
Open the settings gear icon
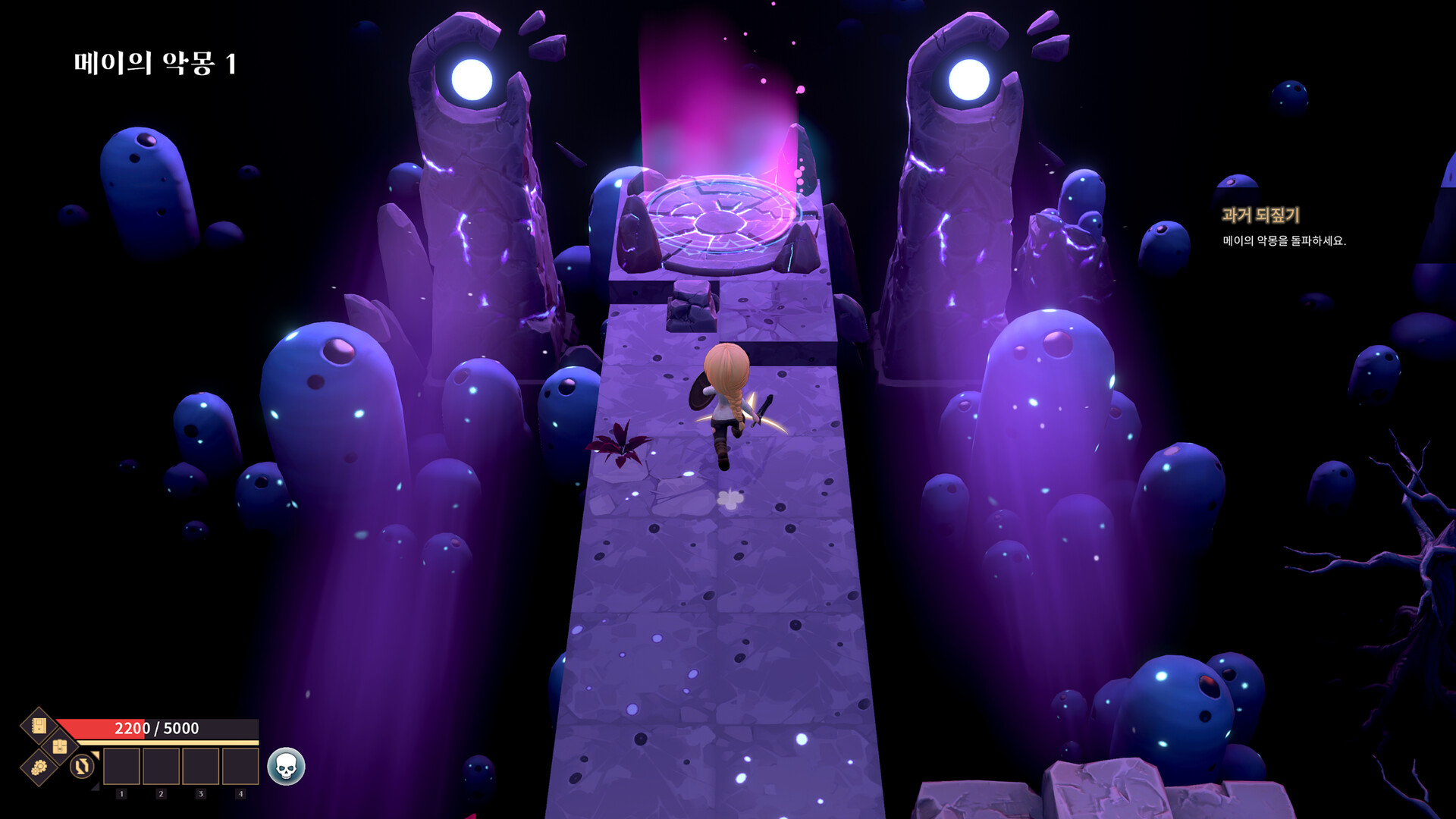[x=39, y=768]
